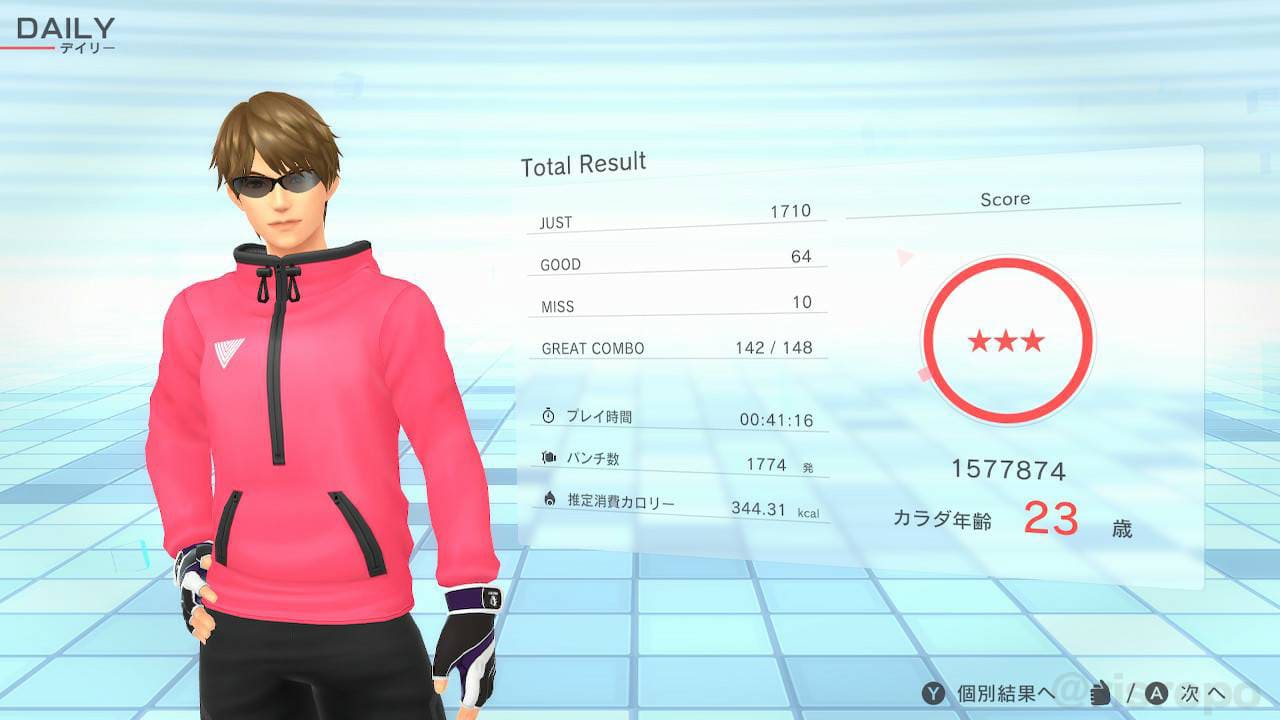
Task: Select the middle star in the score circle
Action: point(1006,341)
